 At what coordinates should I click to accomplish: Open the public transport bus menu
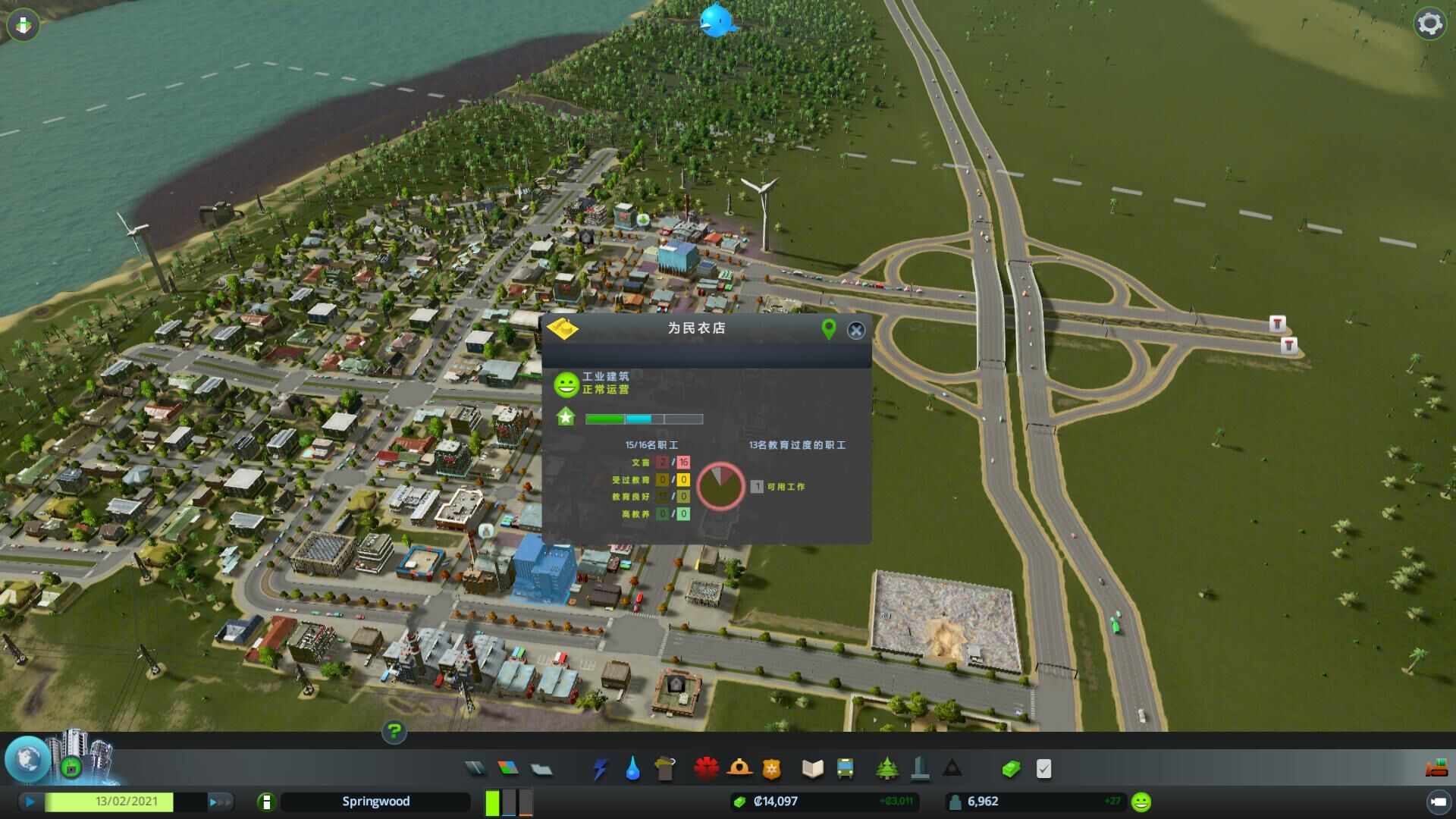(x=845, y=769)
